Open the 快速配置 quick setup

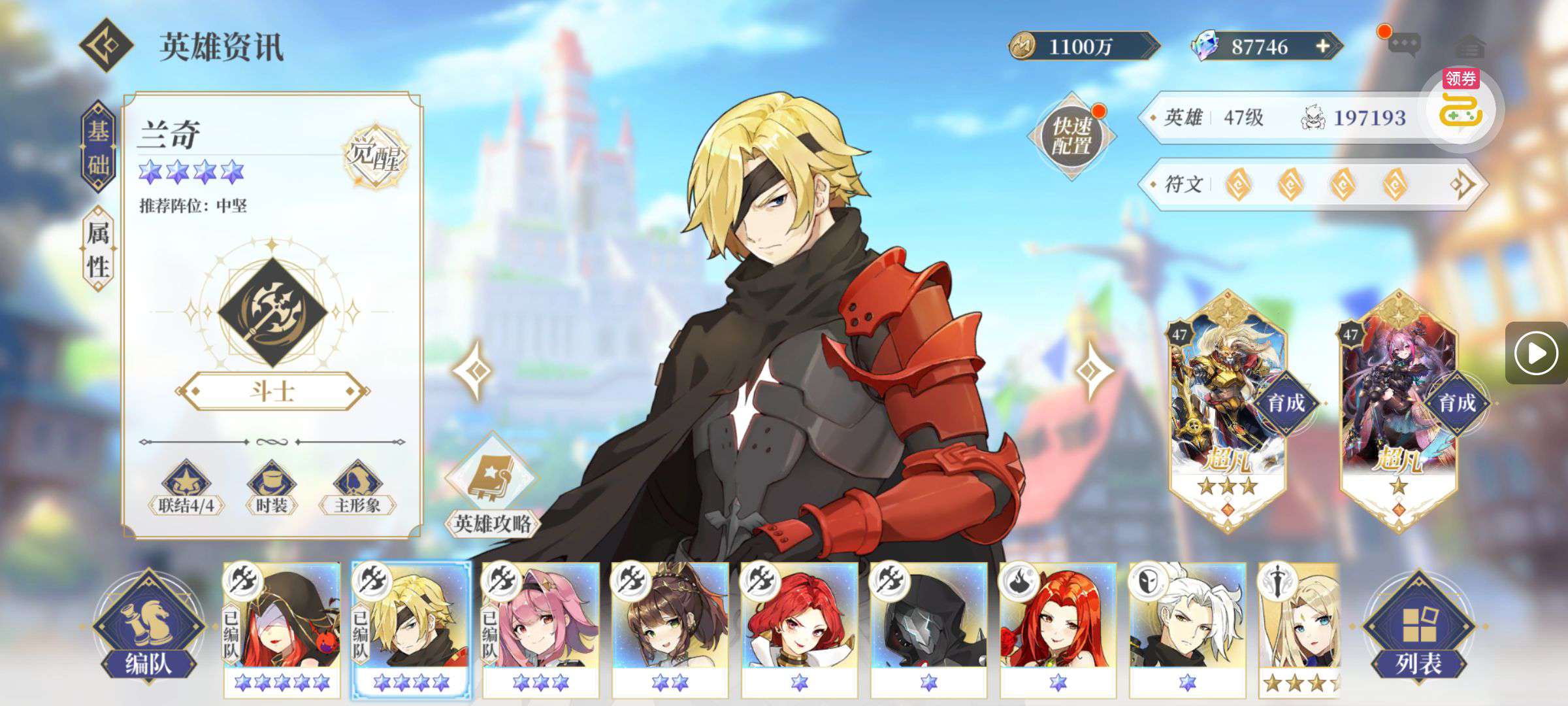click(1071, 136)
